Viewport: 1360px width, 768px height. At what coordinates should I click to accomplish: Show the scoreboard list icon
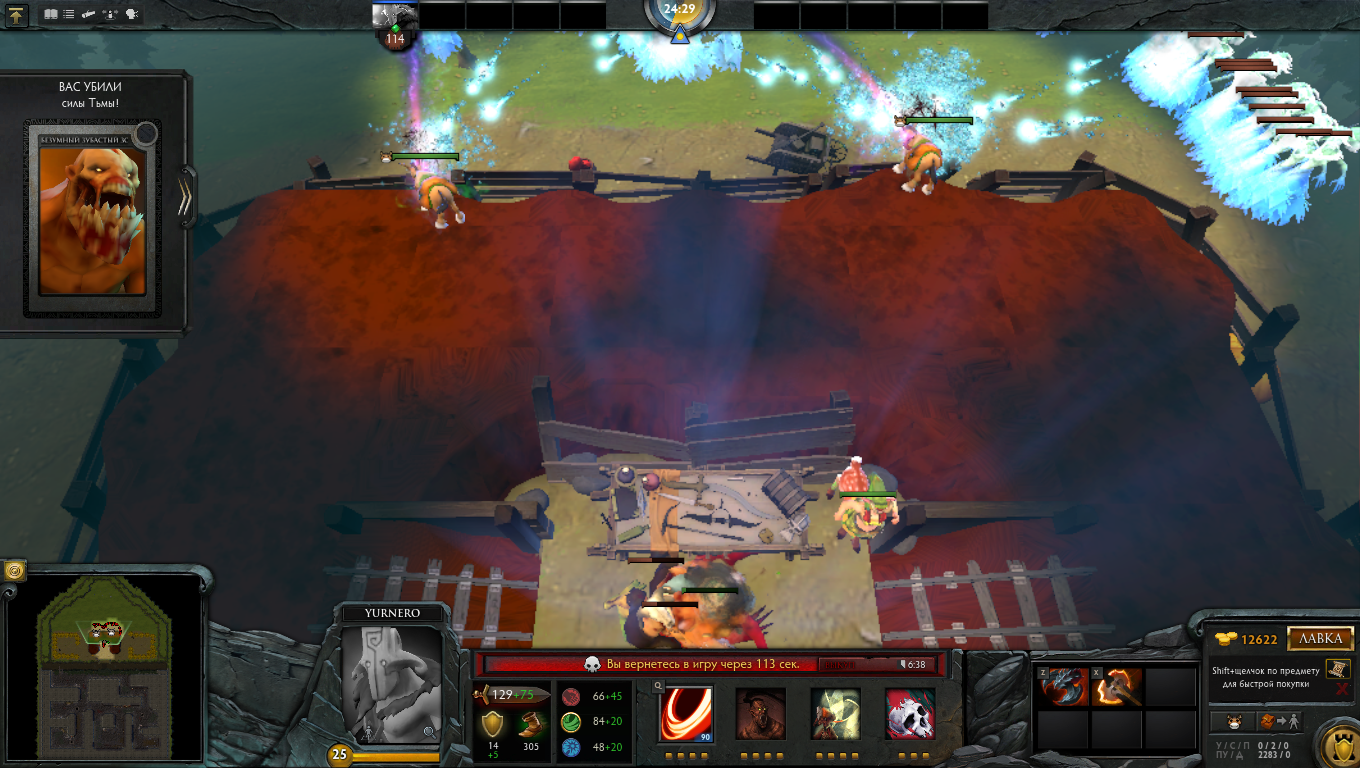pos(68,15)
